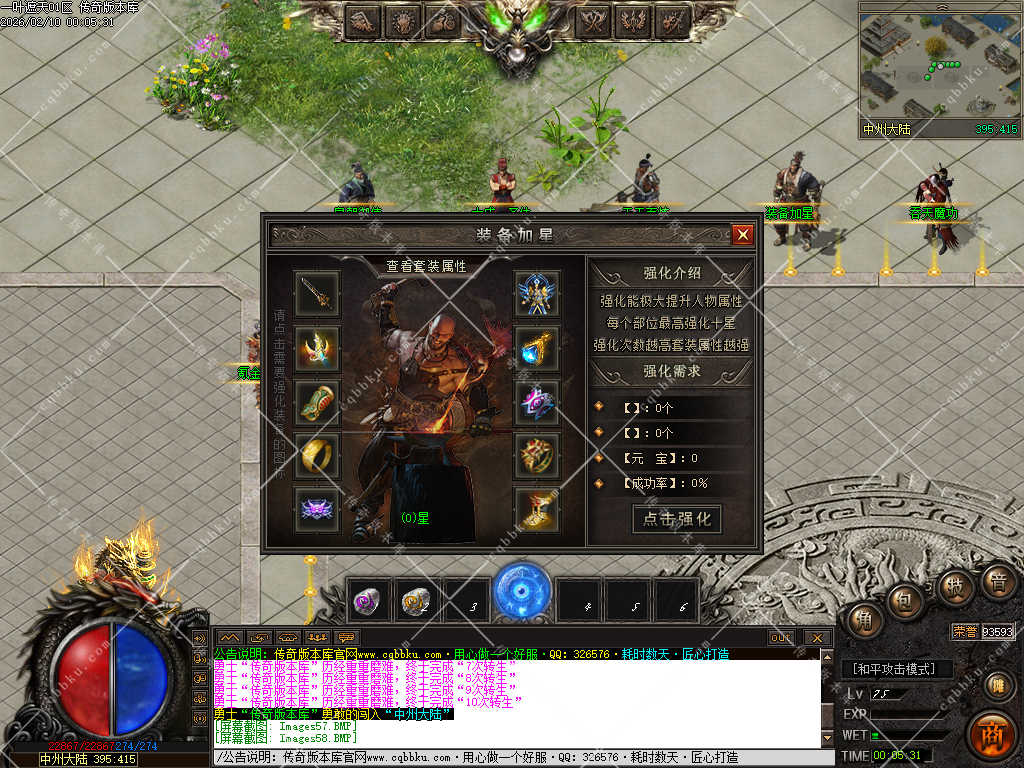Open the 技 skills button
Viewport: 1024px width, 768px height.
tap(955, 587)
